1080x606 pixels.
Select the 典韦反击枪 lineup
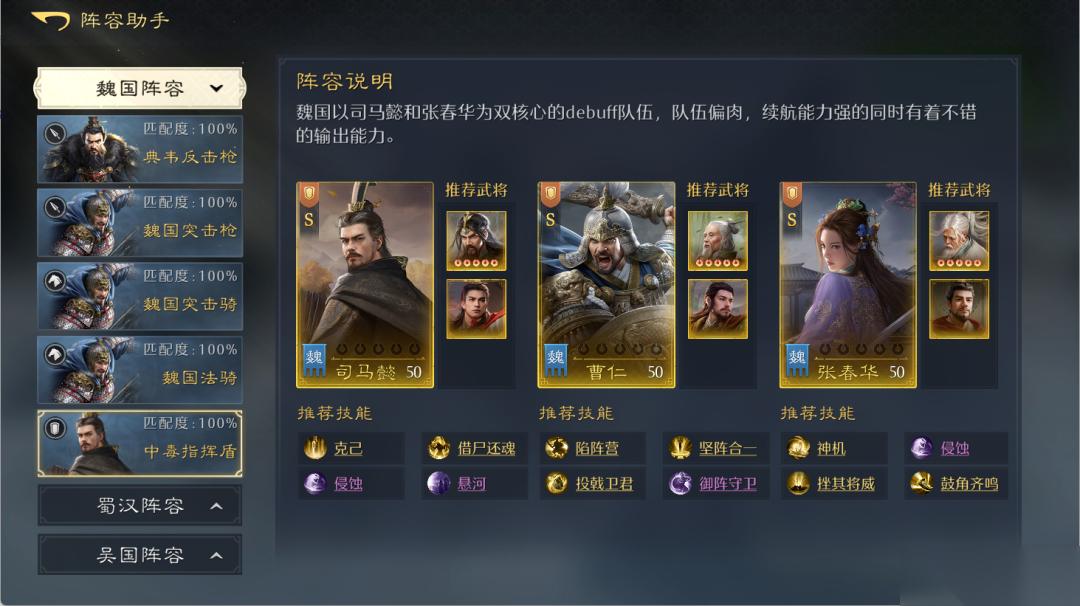140,146
